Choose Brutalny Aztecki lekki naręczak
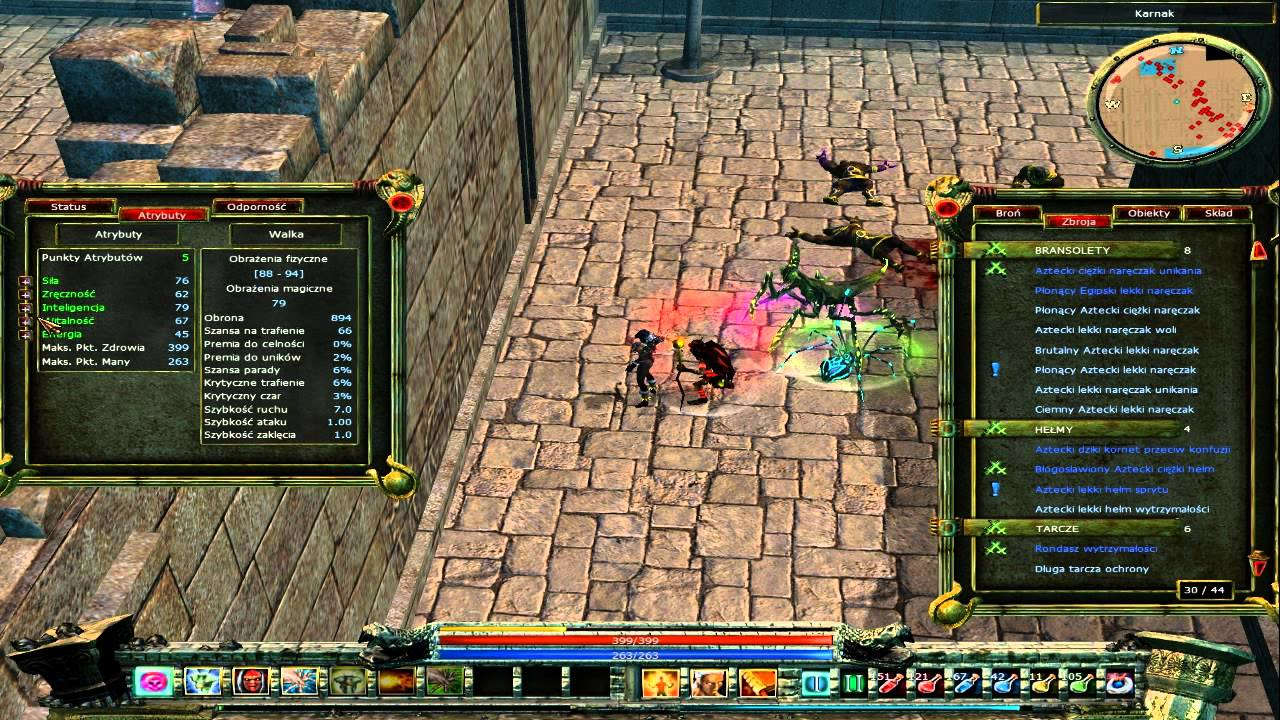 coord(1116,350)
